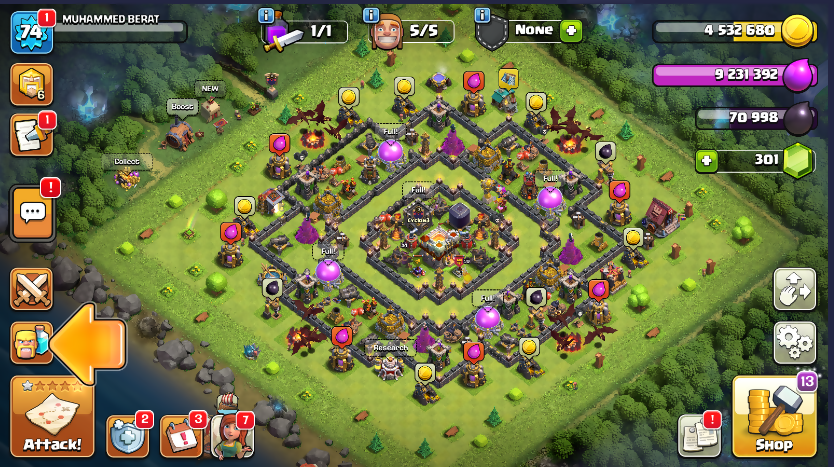Open the calendar events icon
Viewport: 834px width, 467px height.
point(181,435)
